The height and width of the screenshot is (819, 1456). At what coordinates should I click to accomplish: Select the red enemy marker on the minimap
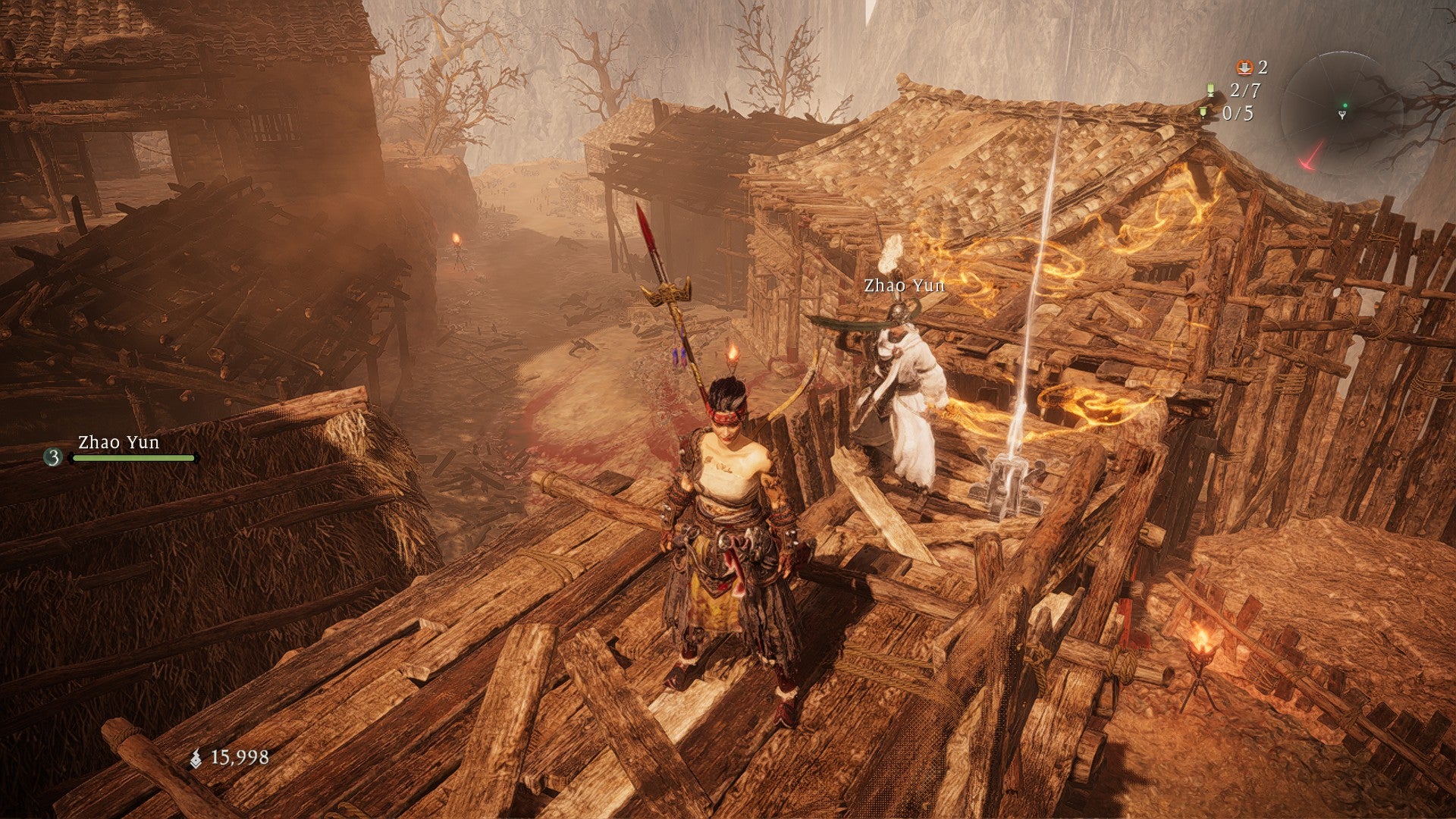[1312, 158]
